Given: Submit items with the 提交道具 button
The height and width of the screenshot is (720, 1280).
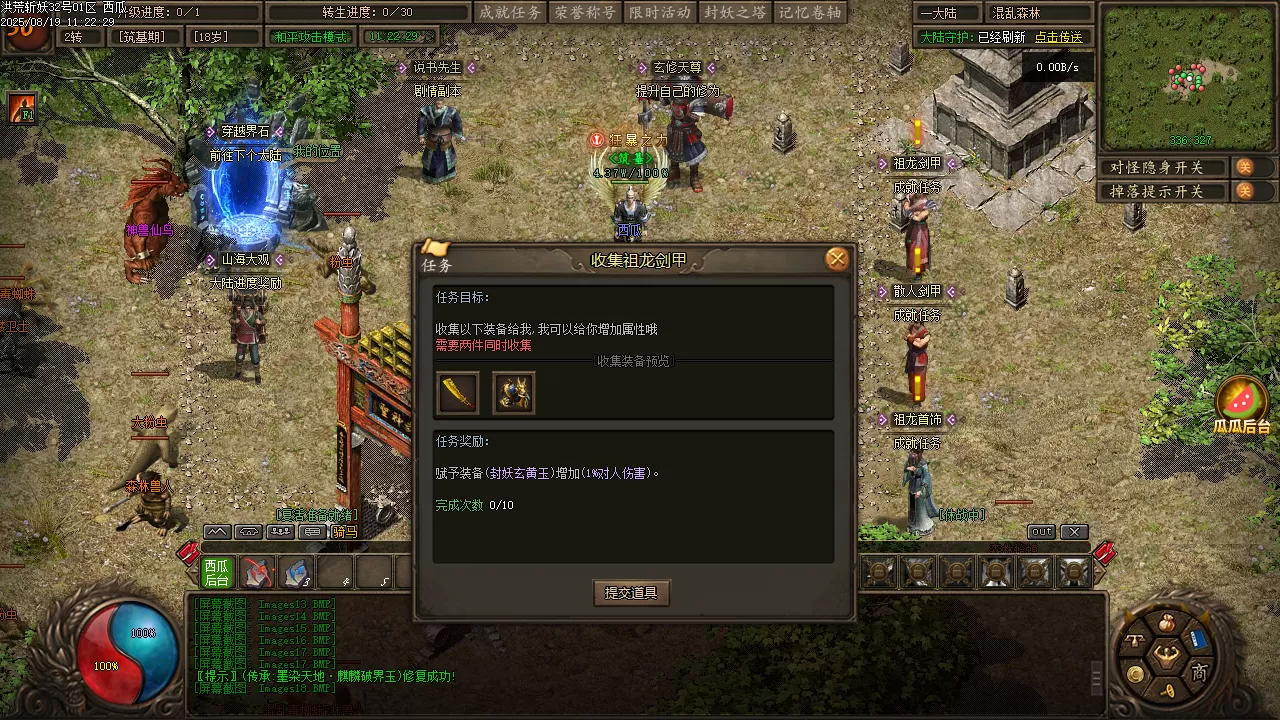Looking at the screenshot, I should coord(631,593).
